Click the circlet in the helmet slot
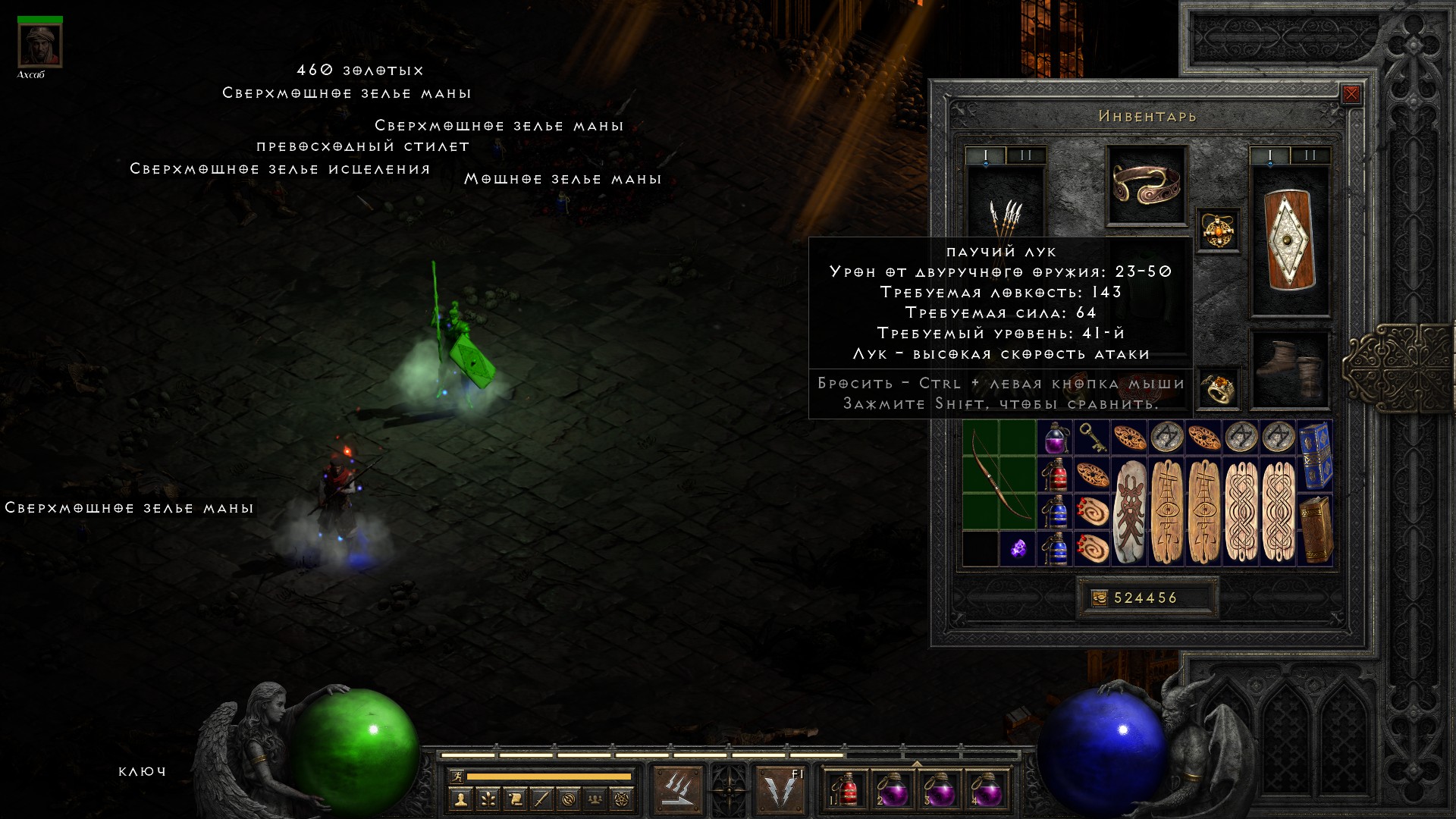Screen dimensions: 1456x819 click(1146, 185)
